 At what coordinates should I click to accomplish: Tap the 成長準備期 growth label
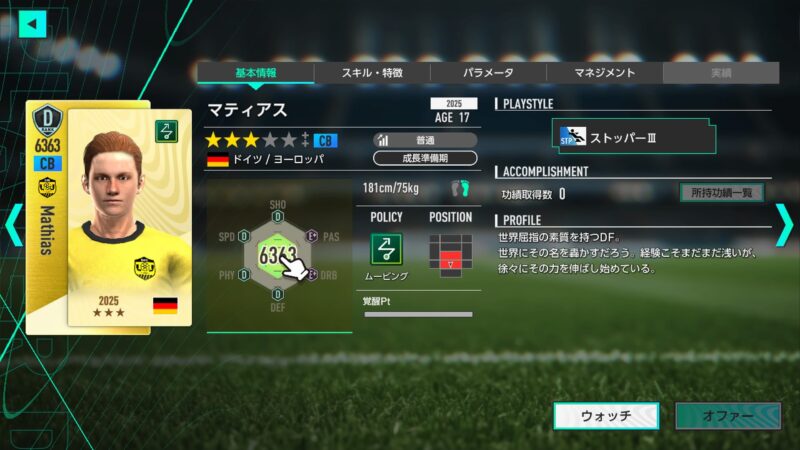425,158
